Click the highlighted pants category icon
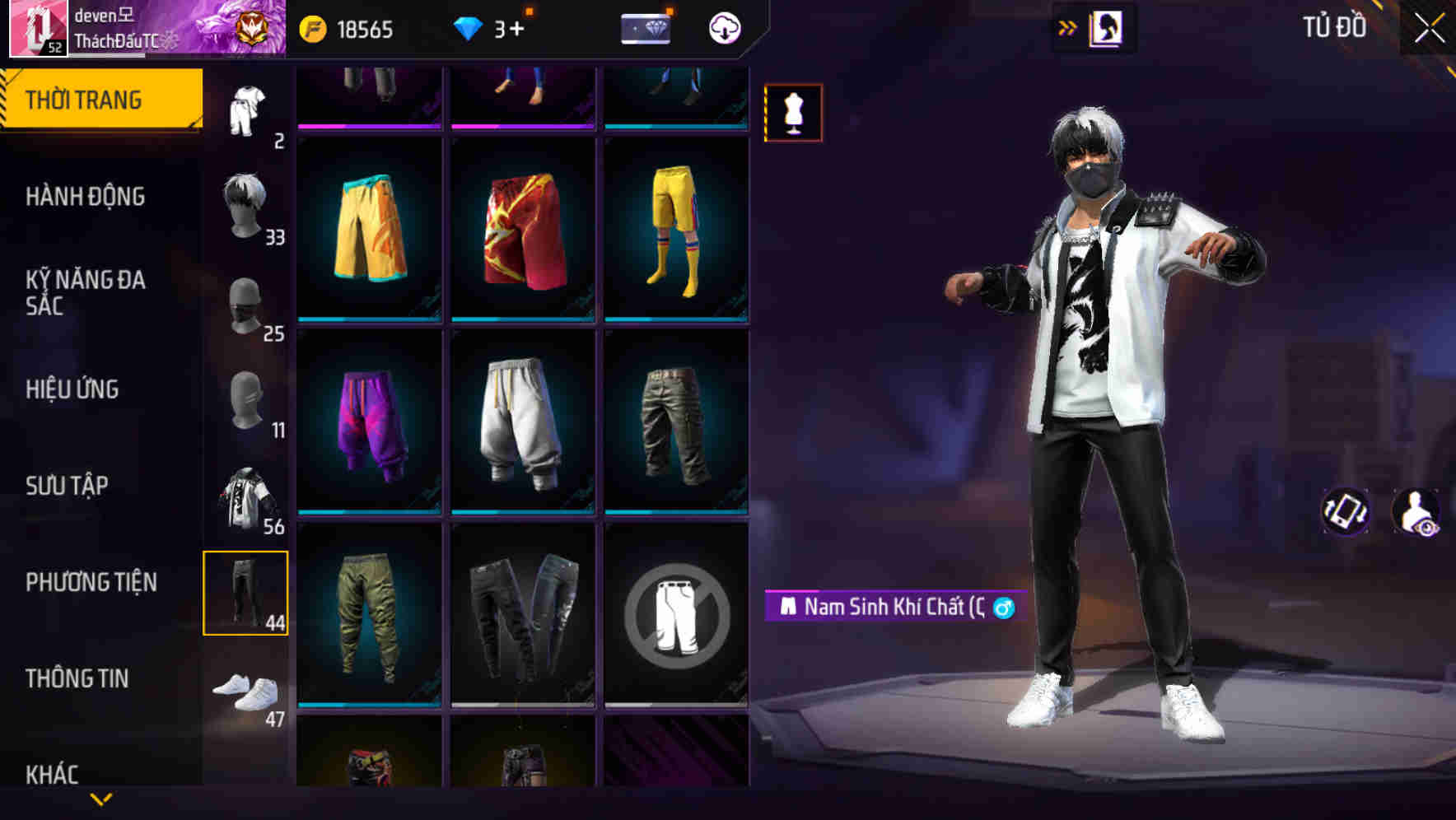Image resolution: width=1456 pixels, height=820 pixels. click(245, 593)
